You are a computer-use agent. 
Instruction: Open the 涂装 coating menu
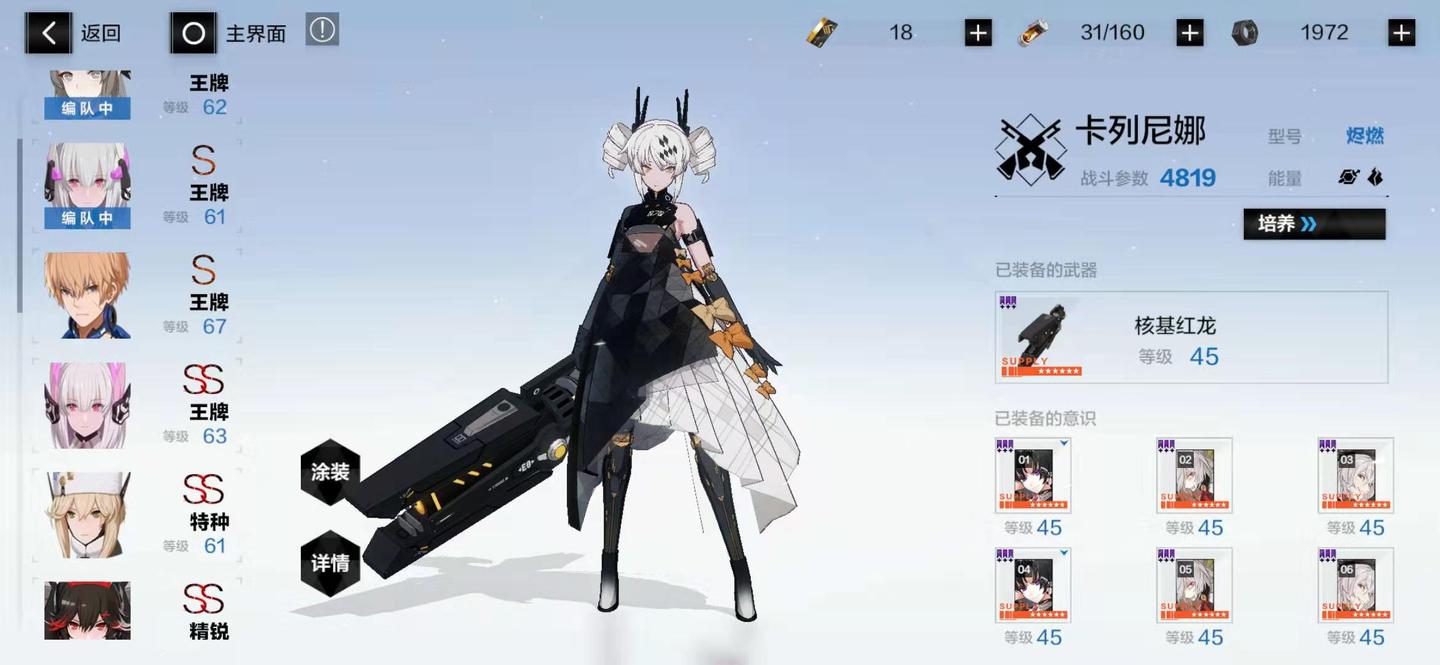(x=330, y=472)
